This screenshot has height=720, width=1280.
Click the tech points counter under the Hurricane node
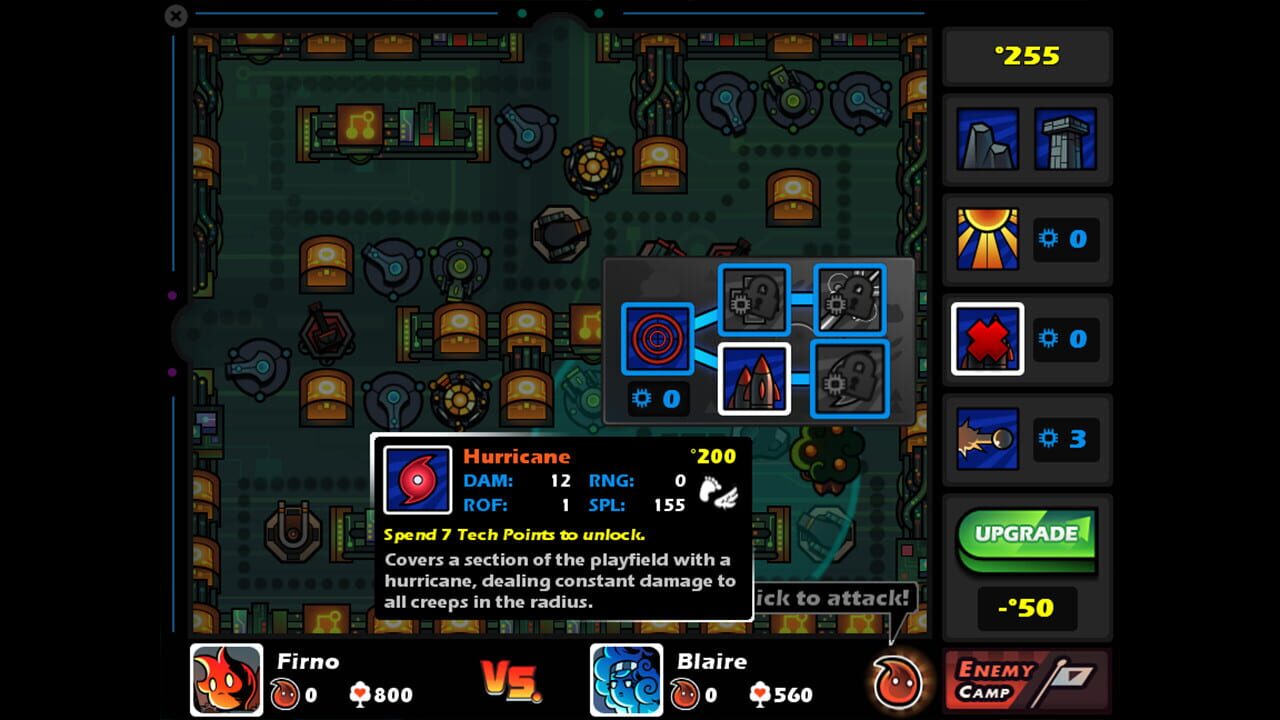657,398
